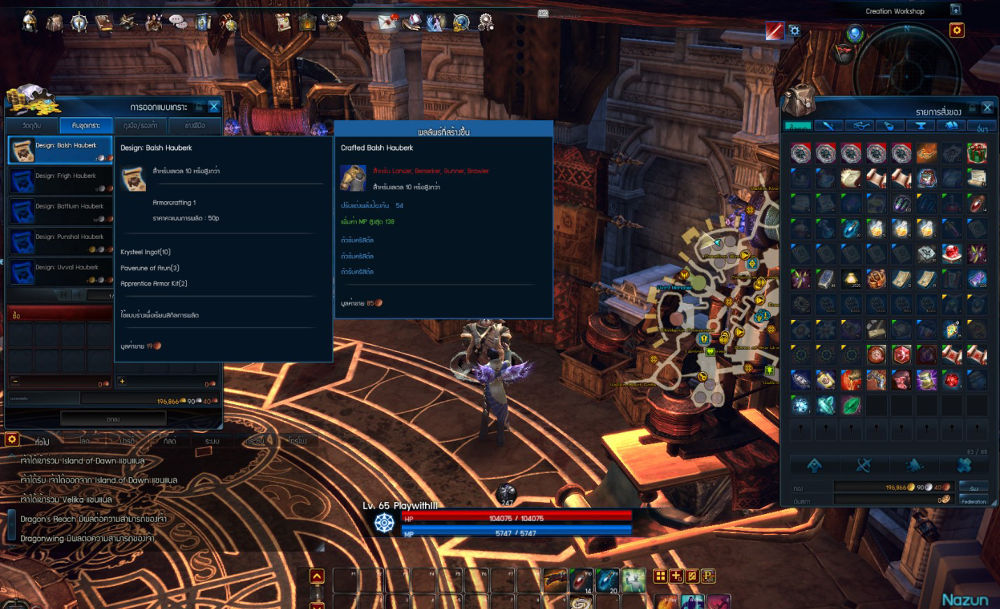Pick the Design: Punshal Hauberk row
1000x609 pixels.
[x=60, y=241]
